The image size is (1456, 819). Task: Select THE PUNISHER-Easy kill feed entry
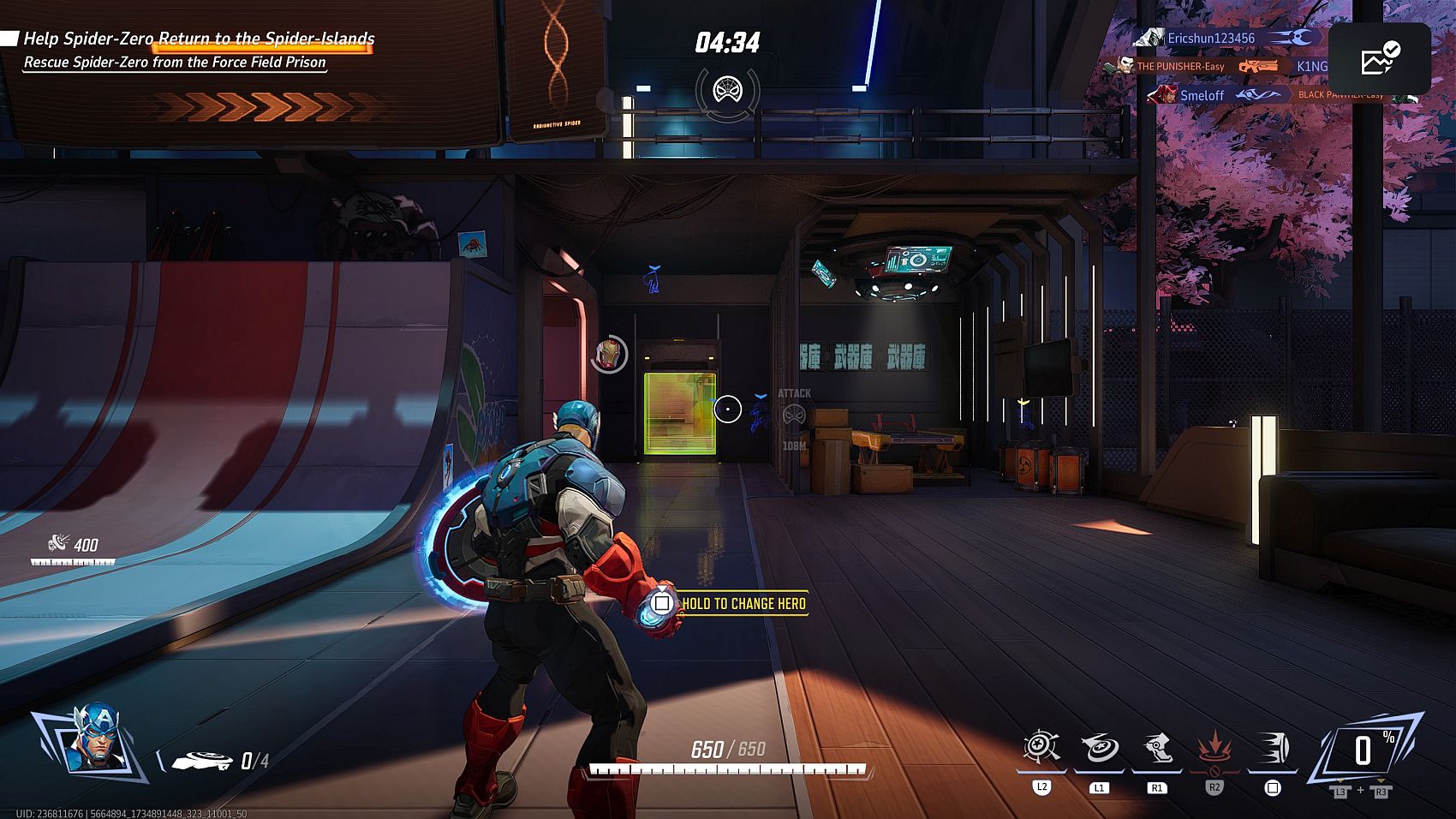(x=1180, y=66)
